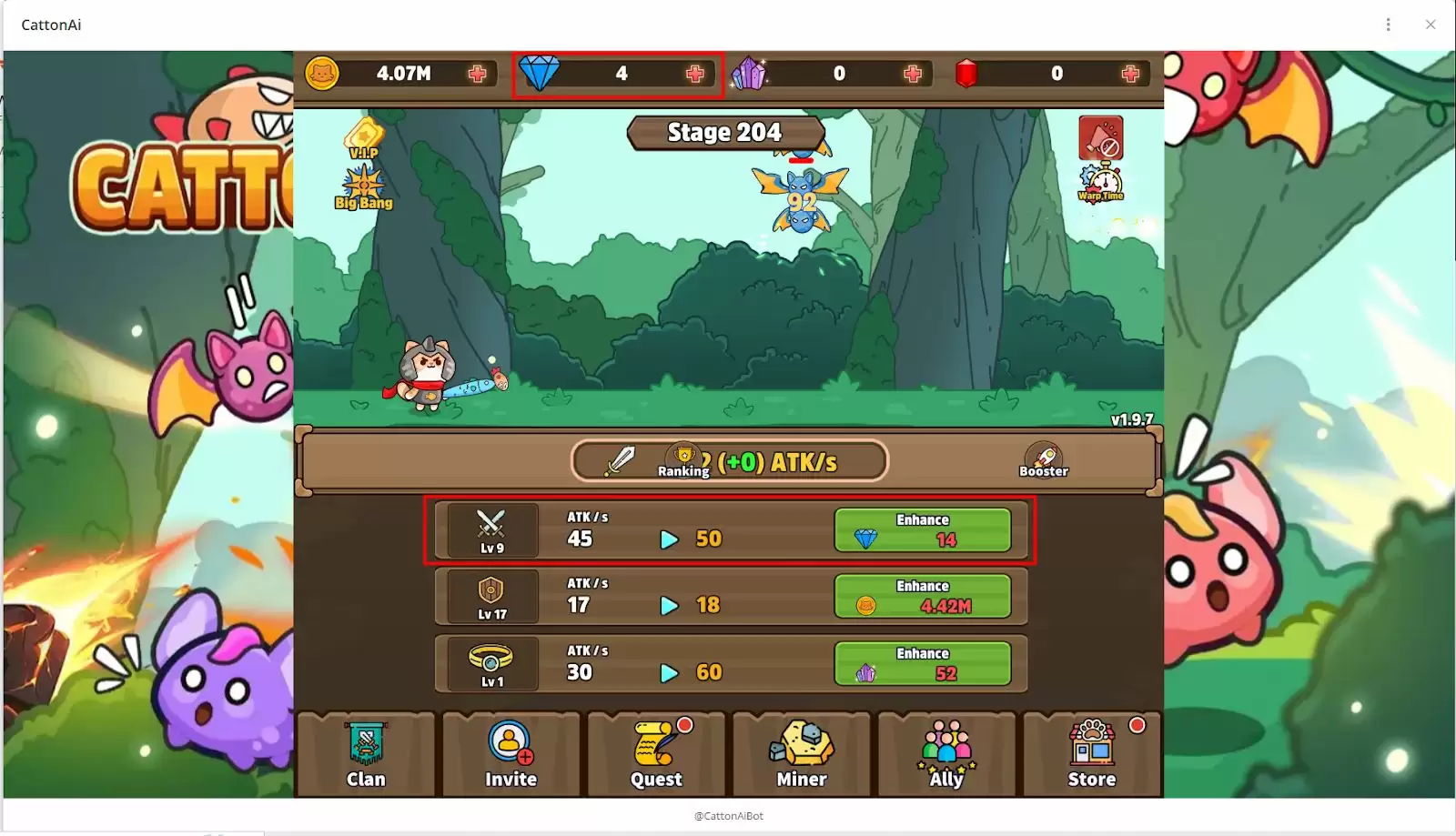The height and width of the screenshot is (836, 1456).
Task: Click the @CattonAiBot link
Action: (x=727, y=816)
